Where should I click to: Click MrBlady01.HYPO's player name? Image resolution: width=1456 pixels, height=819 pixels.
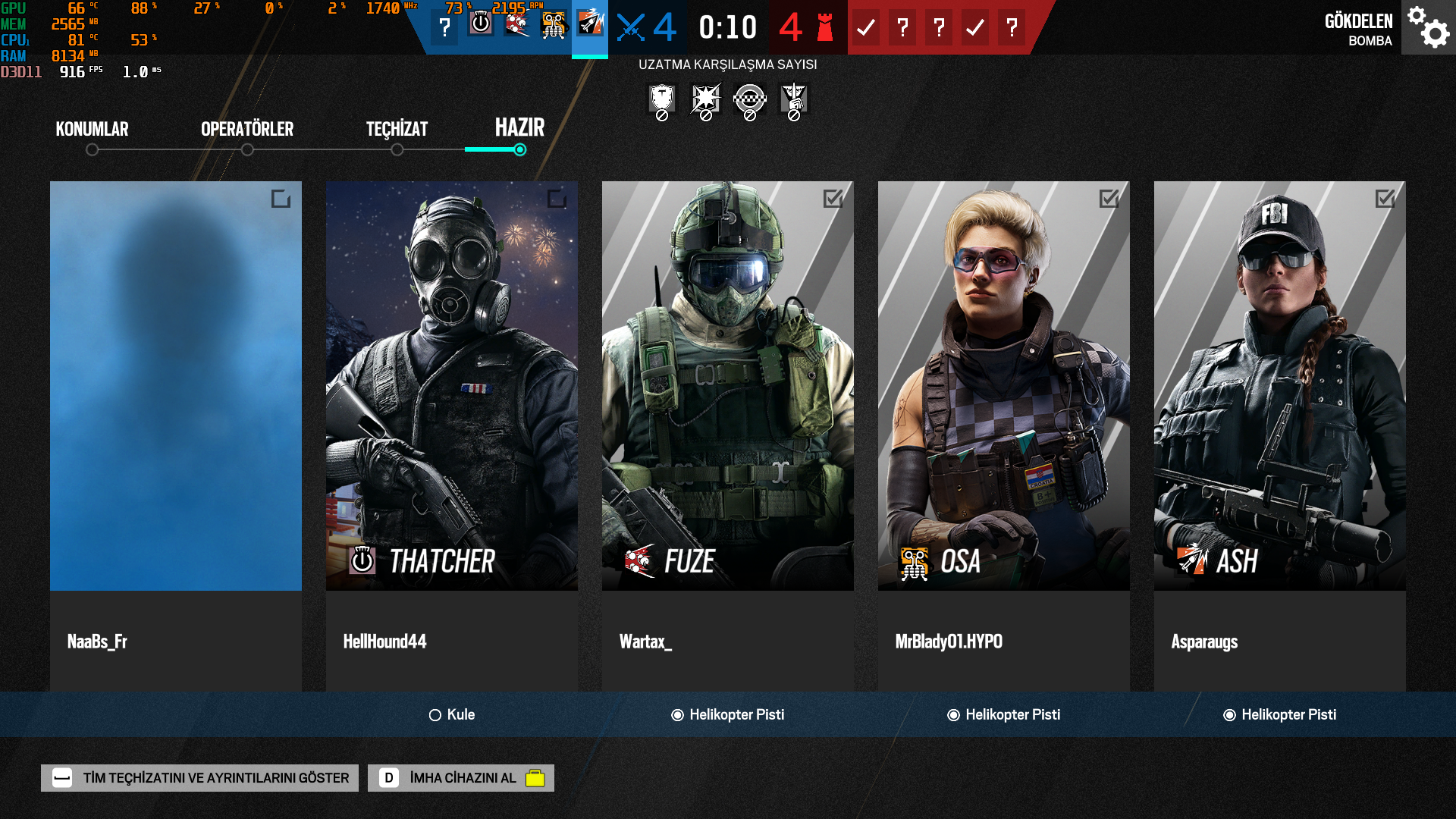pyautogui.click(x=949, y=642)
